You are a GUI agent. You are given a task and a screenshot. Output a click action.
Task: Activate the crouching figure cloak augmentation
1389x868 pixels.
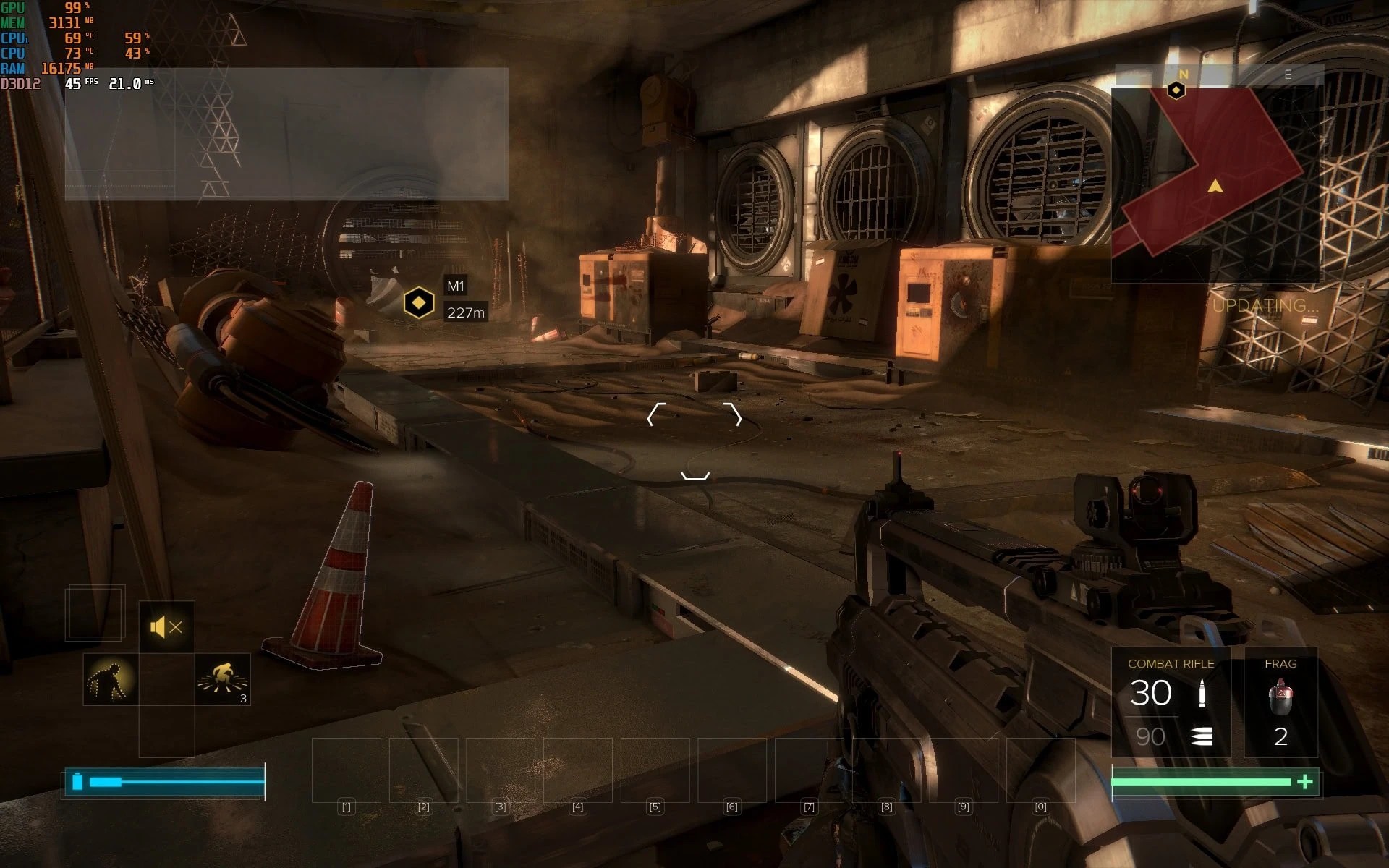tap(111, 680)
